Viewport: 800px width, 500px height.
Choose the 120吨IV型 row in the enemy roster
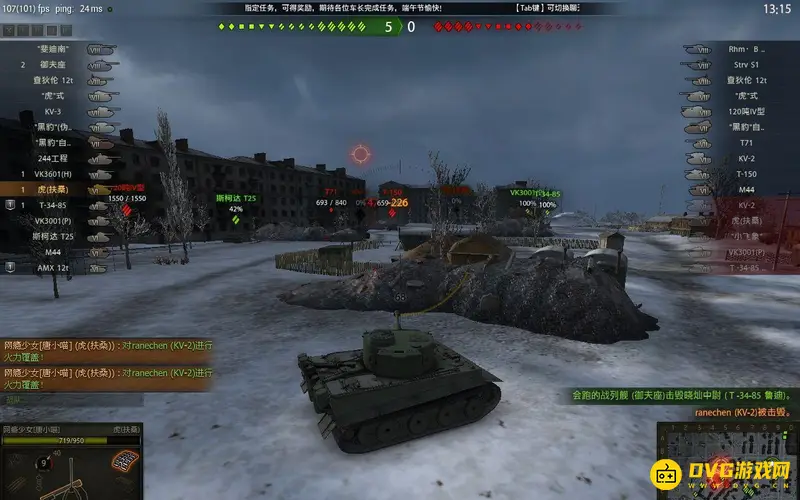pyautogui.click(x=745, y=111)
